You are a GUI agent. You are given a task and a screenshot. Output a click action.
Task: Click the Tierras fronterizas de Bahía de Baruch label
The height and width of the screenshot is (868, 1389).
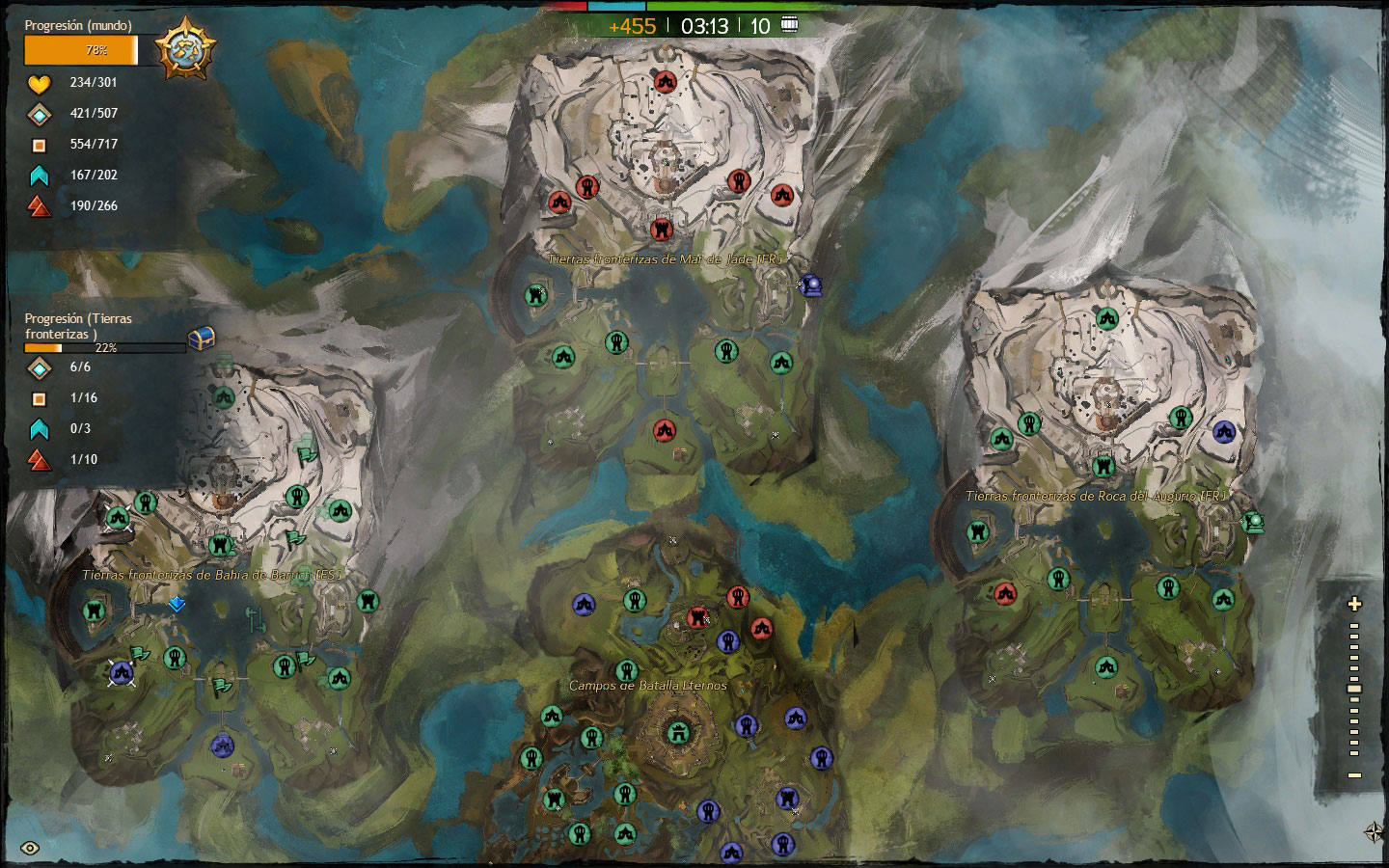(210, 575)
